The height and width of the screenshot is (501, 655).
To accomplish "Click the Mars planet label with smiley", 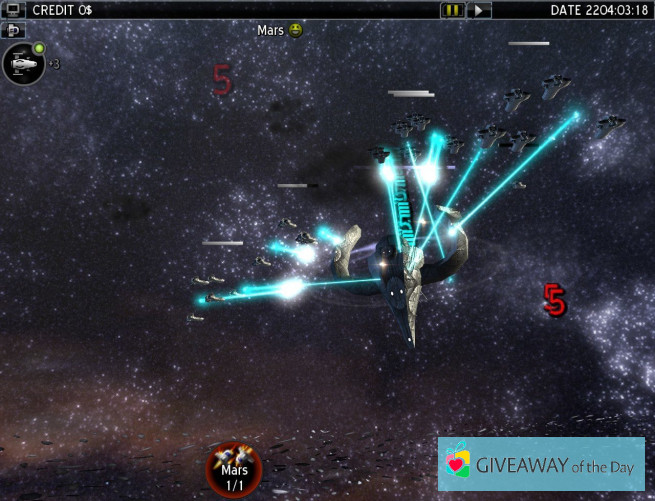I will (279, 30).
